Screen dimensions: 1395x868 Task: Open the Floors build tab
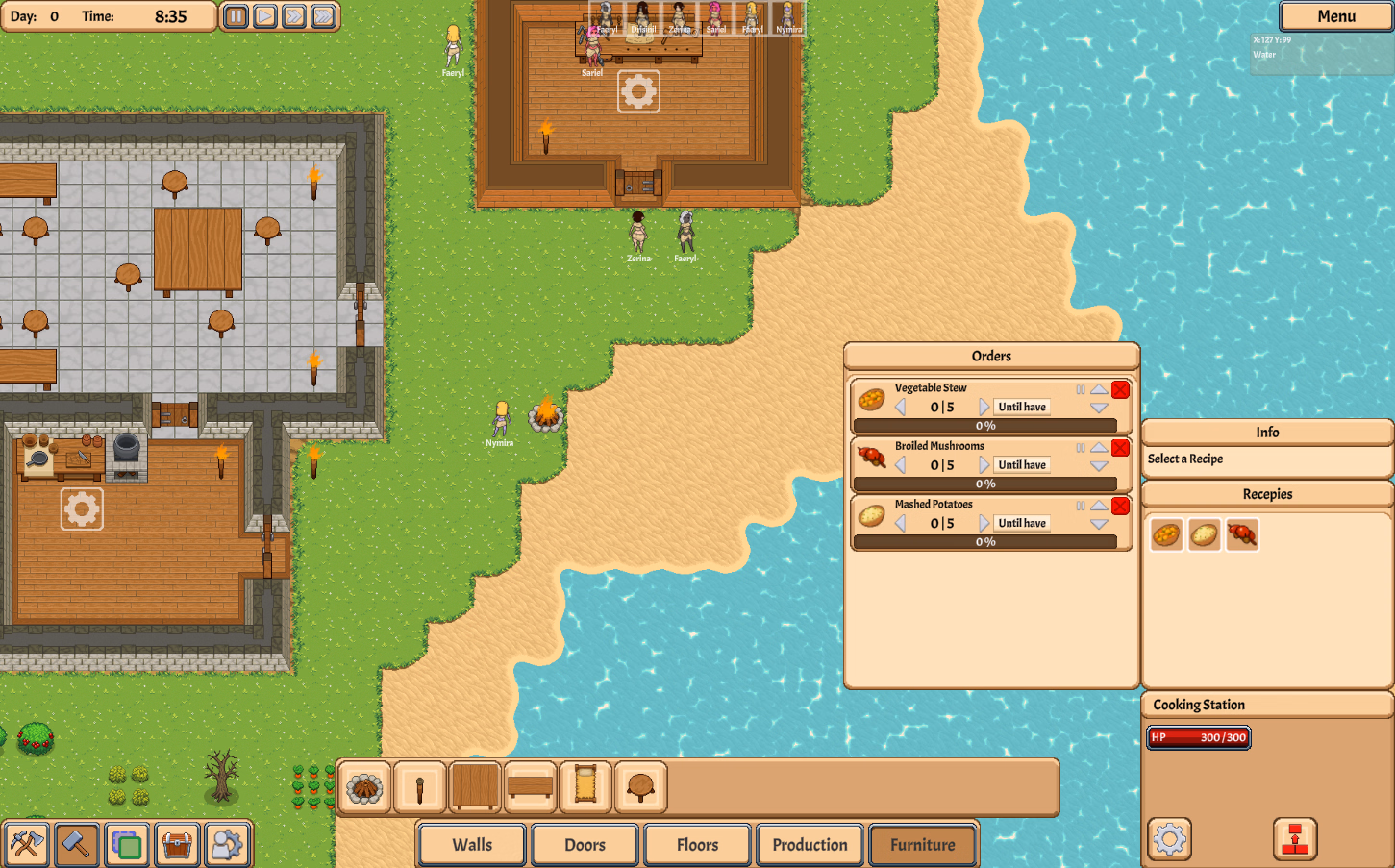point(697,845)
